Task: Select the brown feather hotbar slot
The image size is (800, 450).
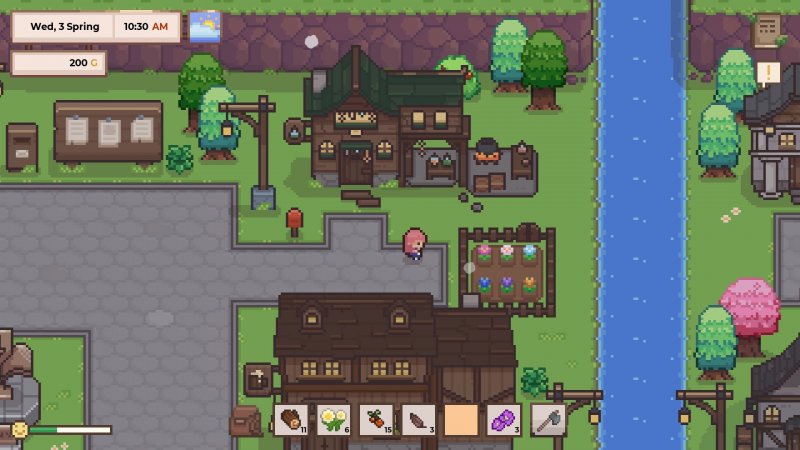Action: click(x=419, y=420)
